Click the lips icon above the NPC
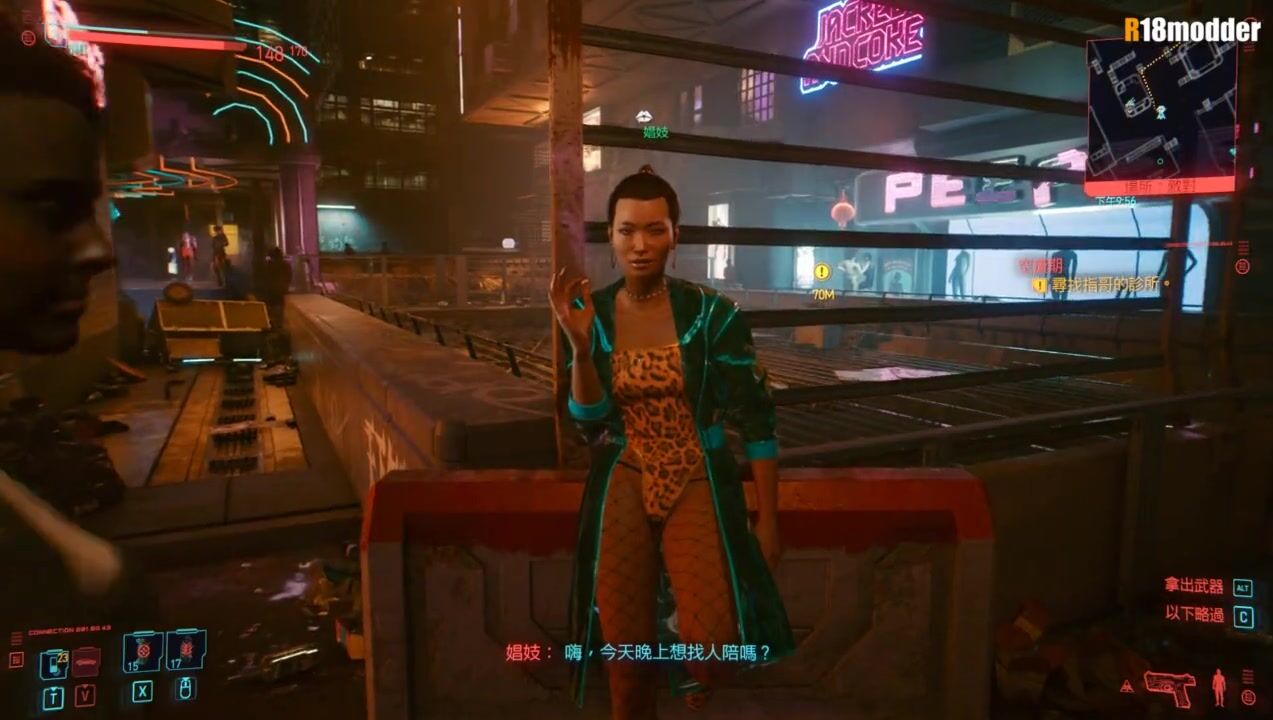This screenshot has width=1273, height=720. tap(645, 117)
